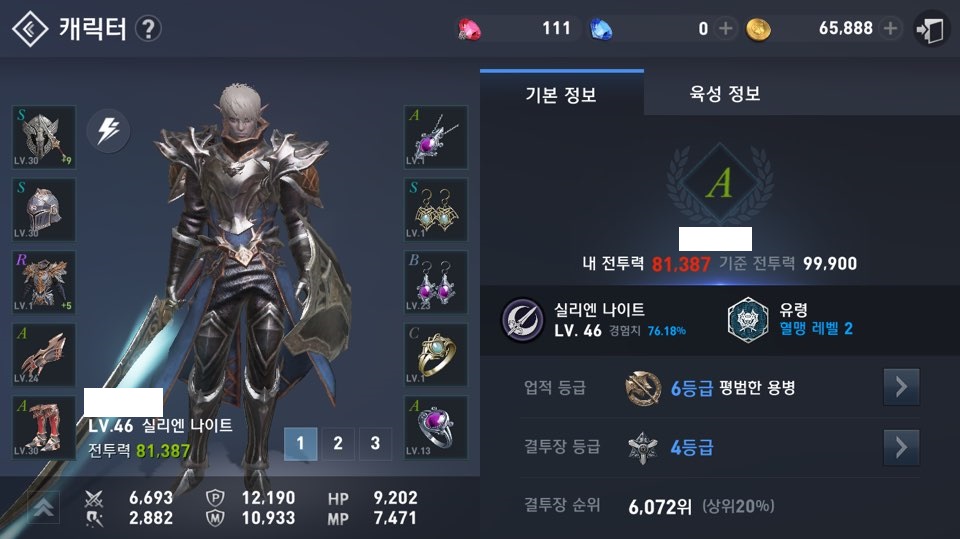
Task: Open 업적 등급 details arrow
Action: 901,387
